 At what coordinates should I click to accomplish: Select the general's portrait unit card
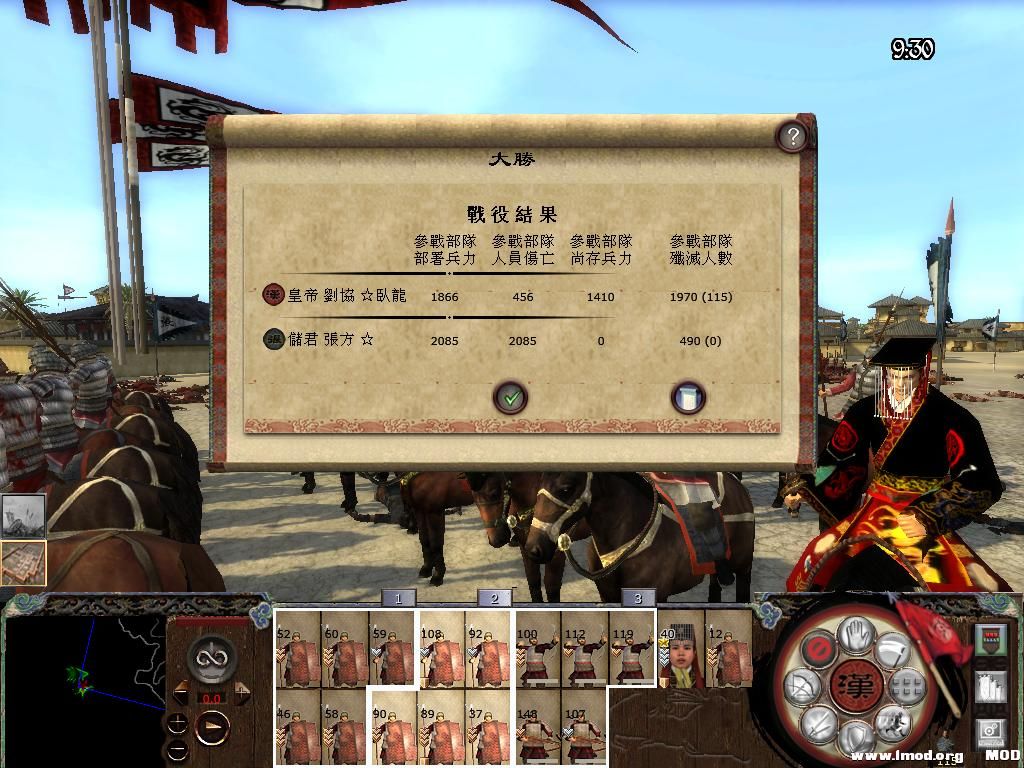[681, 648]
